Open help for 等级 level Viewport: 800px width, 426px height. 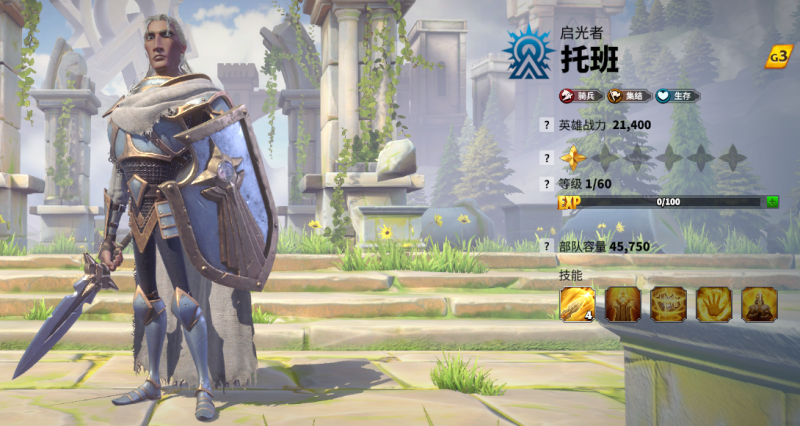546,184
